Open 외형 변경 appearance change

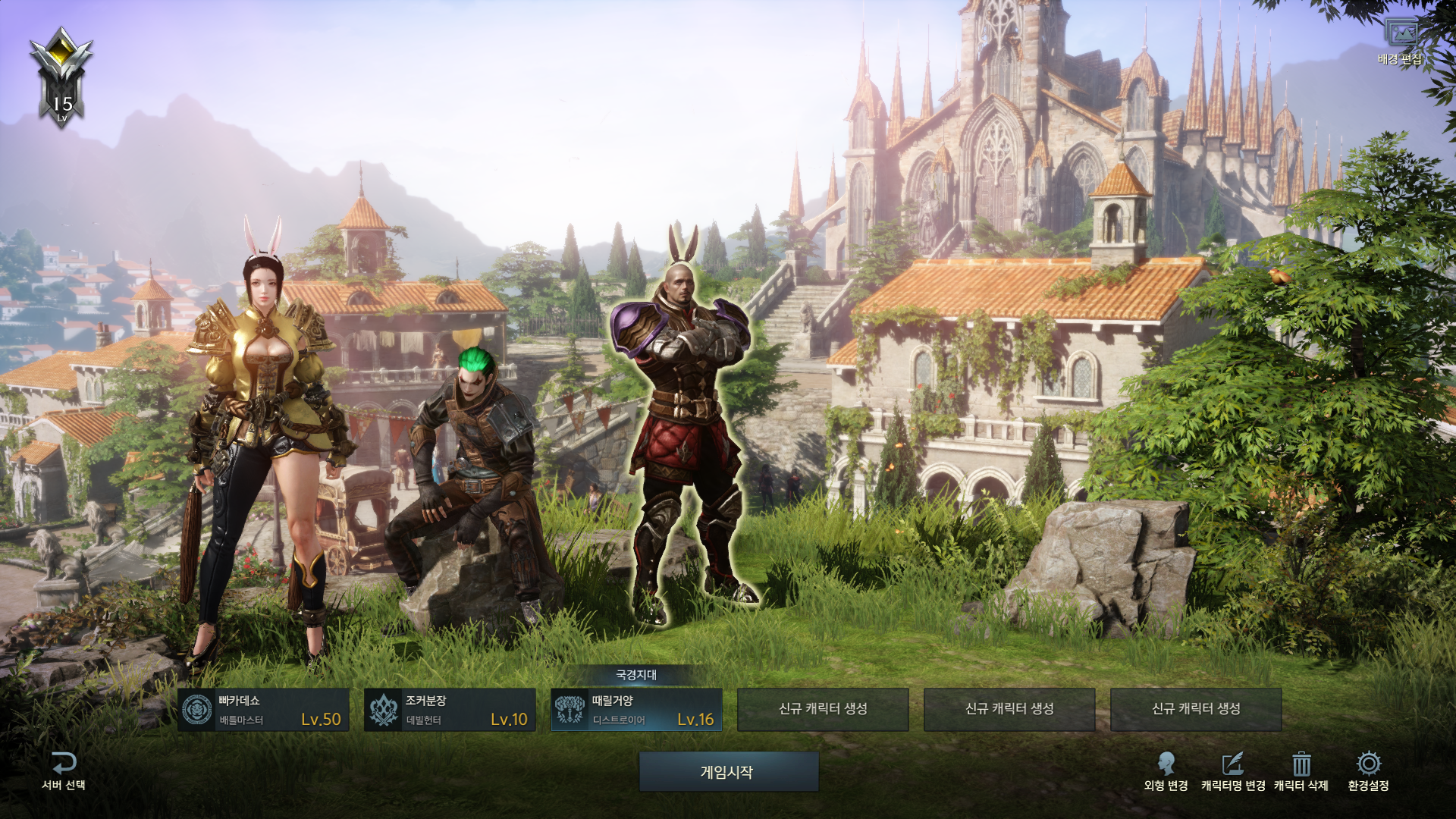(1166, 771)
